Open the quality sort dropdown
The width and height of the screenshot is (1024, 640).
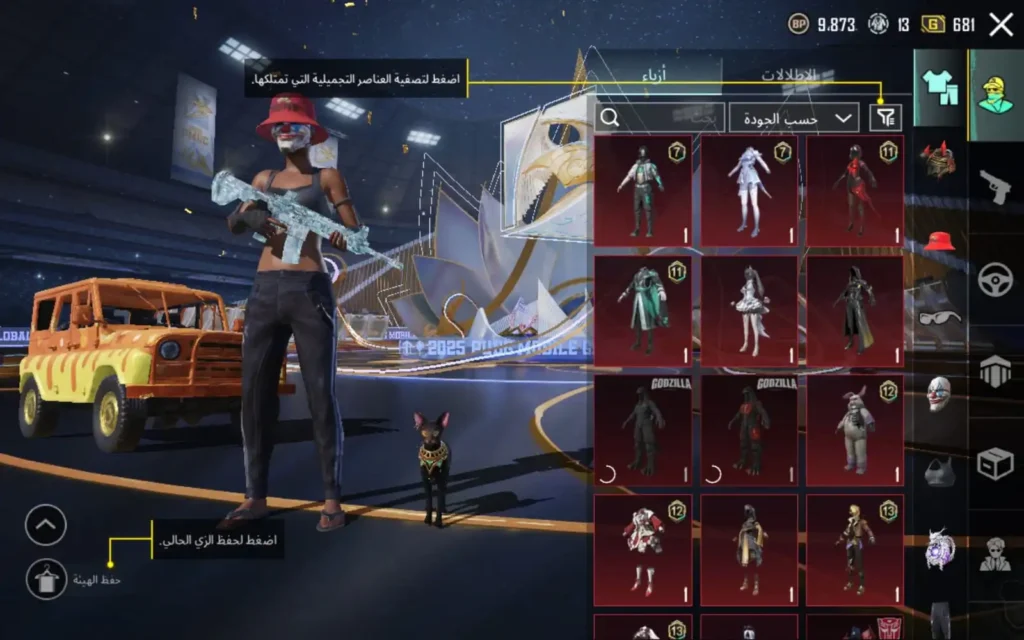click(x=794, y=117)
